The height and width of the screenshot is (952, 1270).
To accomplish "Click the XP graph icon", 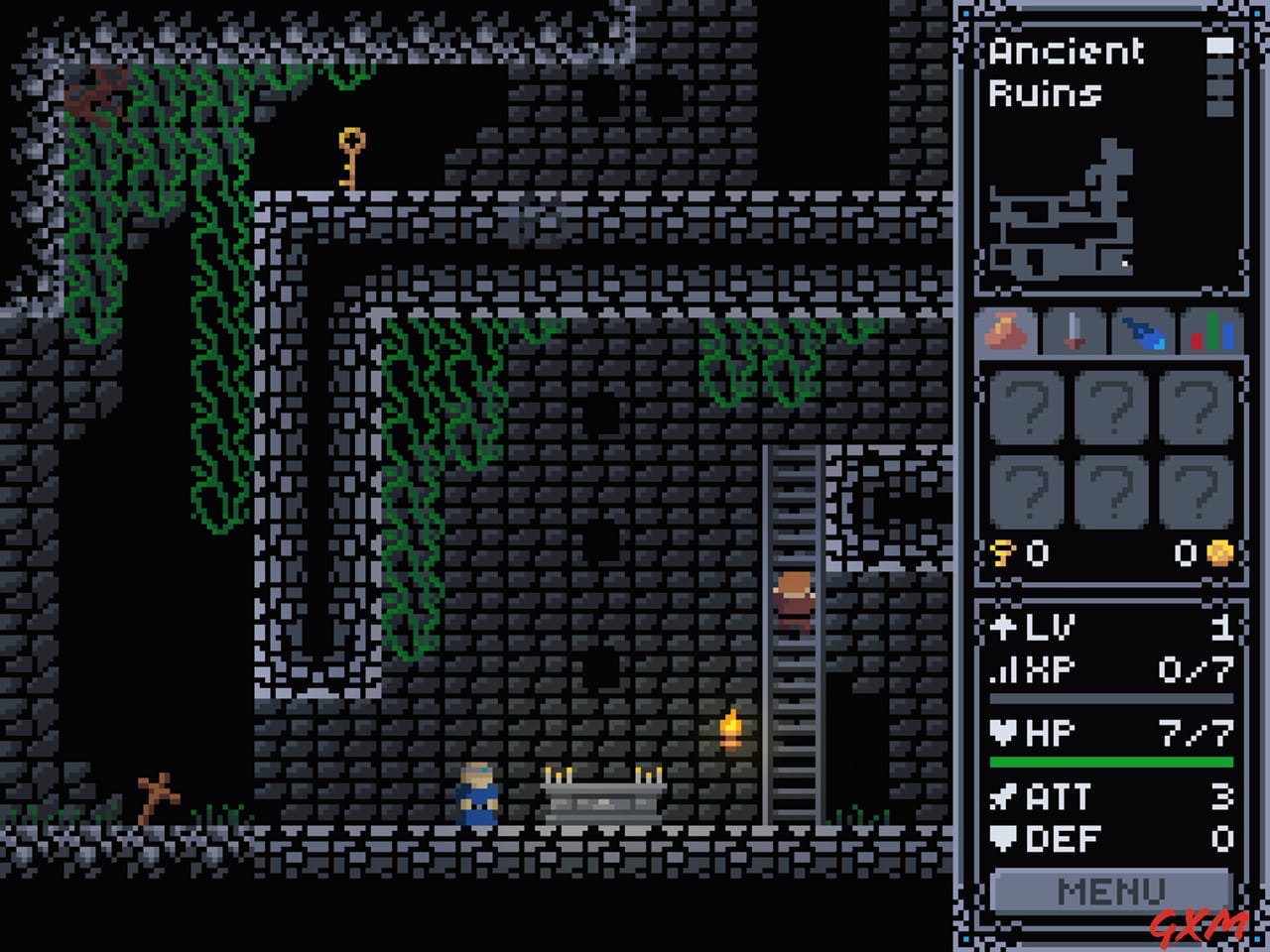I will point(1004,670).
